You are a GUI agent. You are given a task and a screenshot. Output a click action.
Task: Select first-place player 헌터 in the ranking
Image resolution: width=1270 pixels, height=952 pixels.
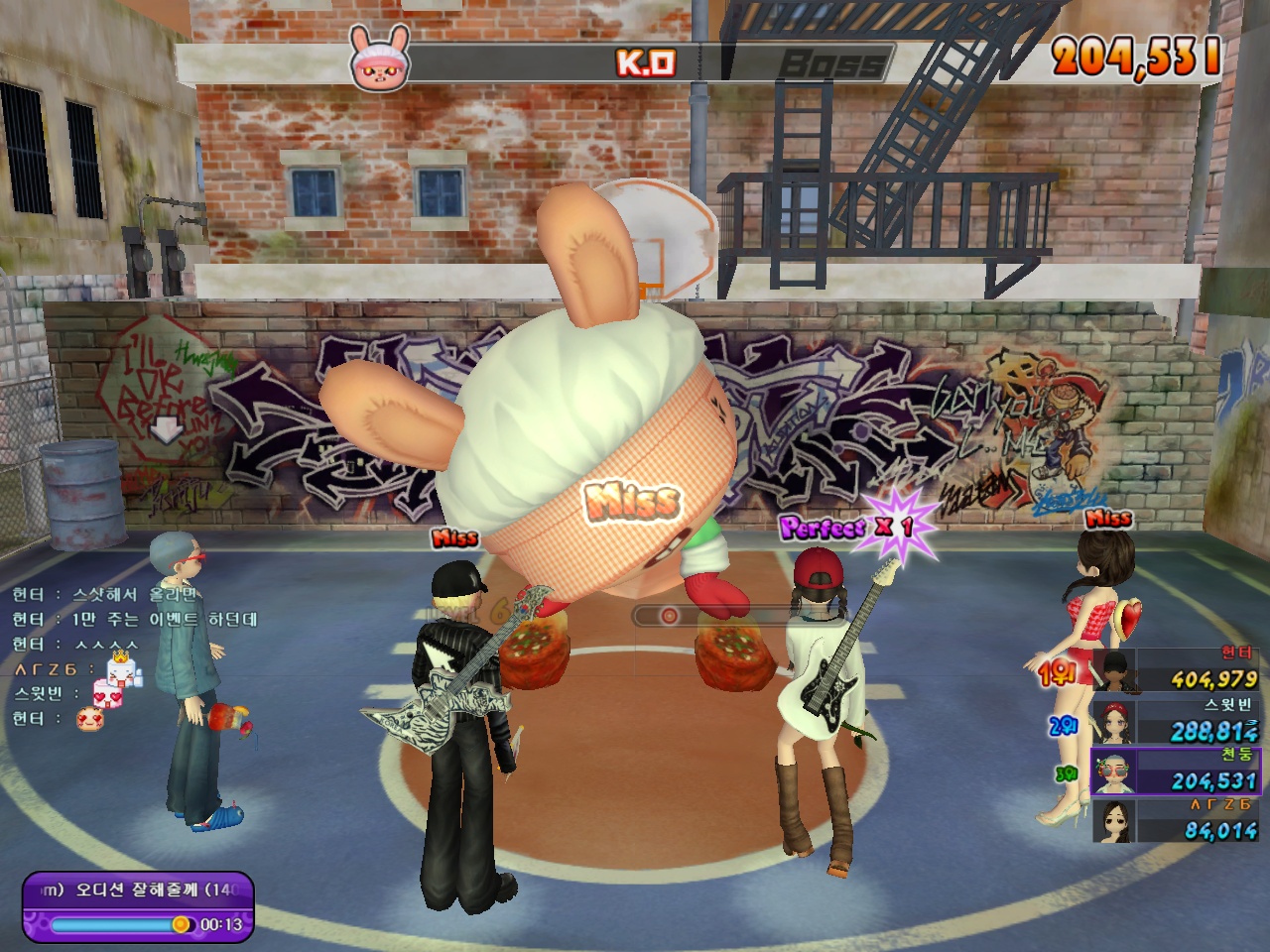[x=1177, y=671]
